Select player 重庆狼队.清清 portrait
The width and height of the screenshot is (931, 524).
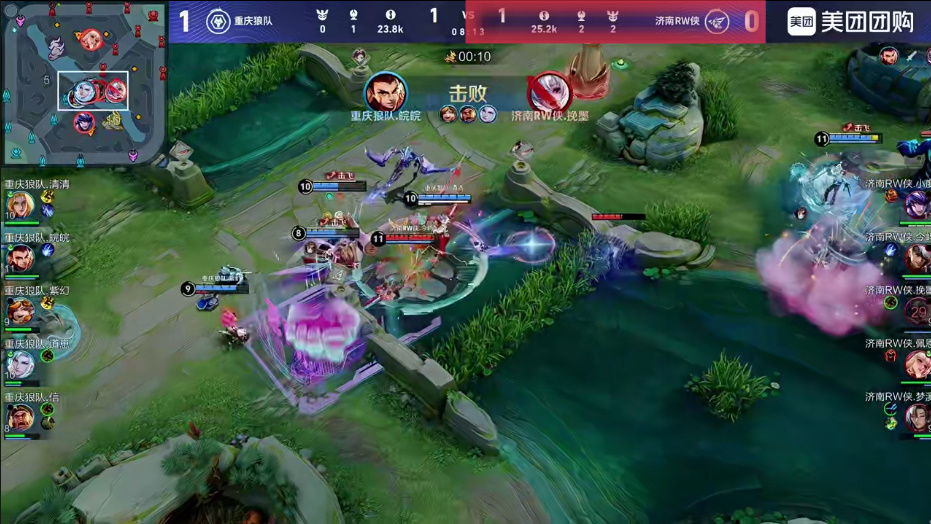tap(20, 206)
